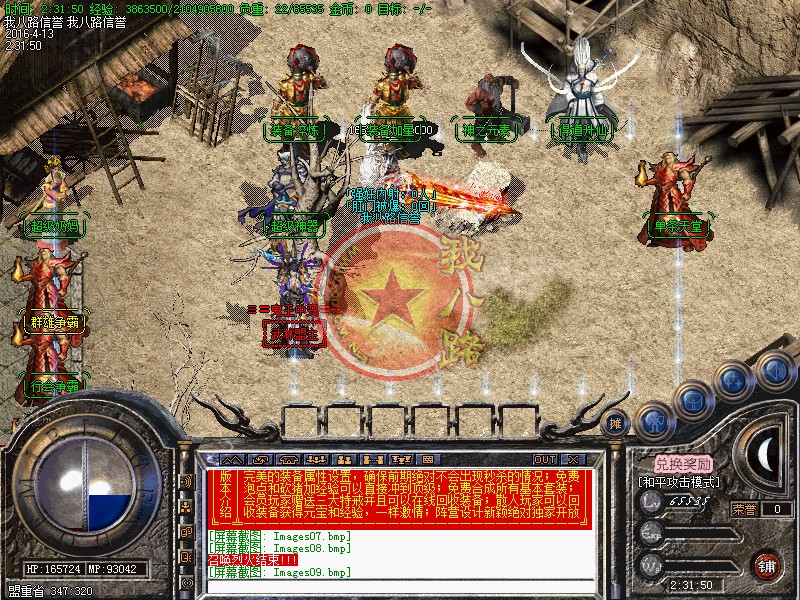800x600 pixels.
Task: Click the OUT button above chat
Action: pos(544,460)
